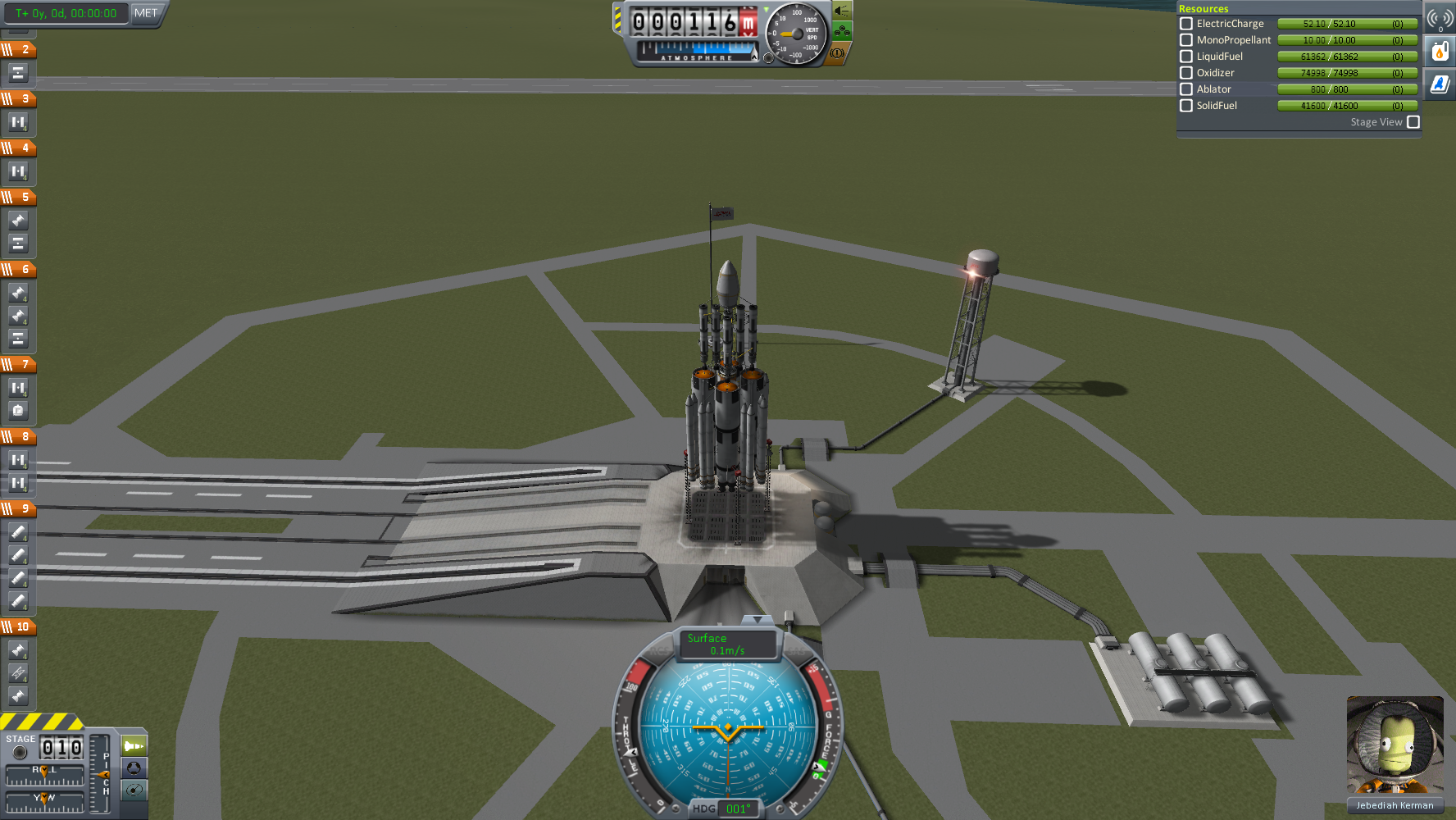Select the stage 10 header tab

18,627
